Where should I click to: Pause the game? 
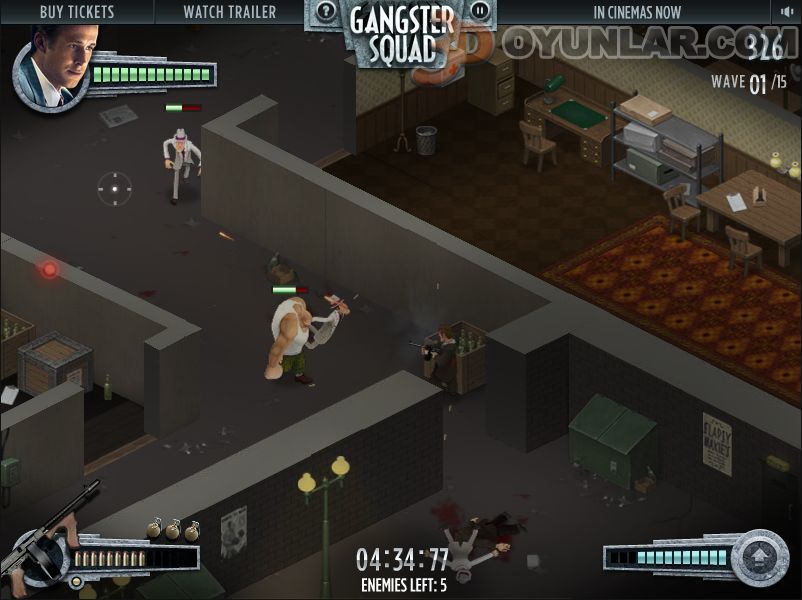[x=479, y=12]
